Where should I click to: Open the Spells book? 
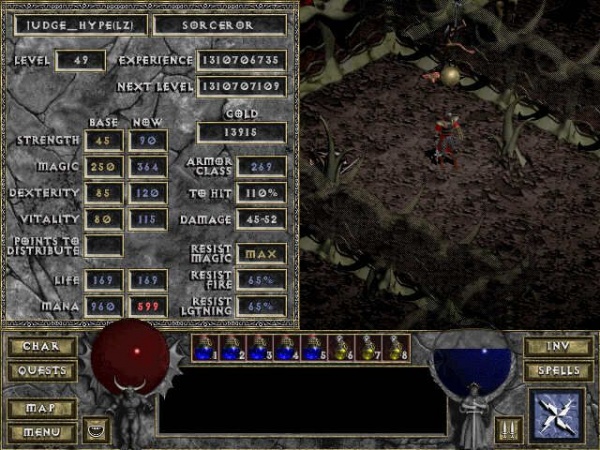click(x=556, y=370)
